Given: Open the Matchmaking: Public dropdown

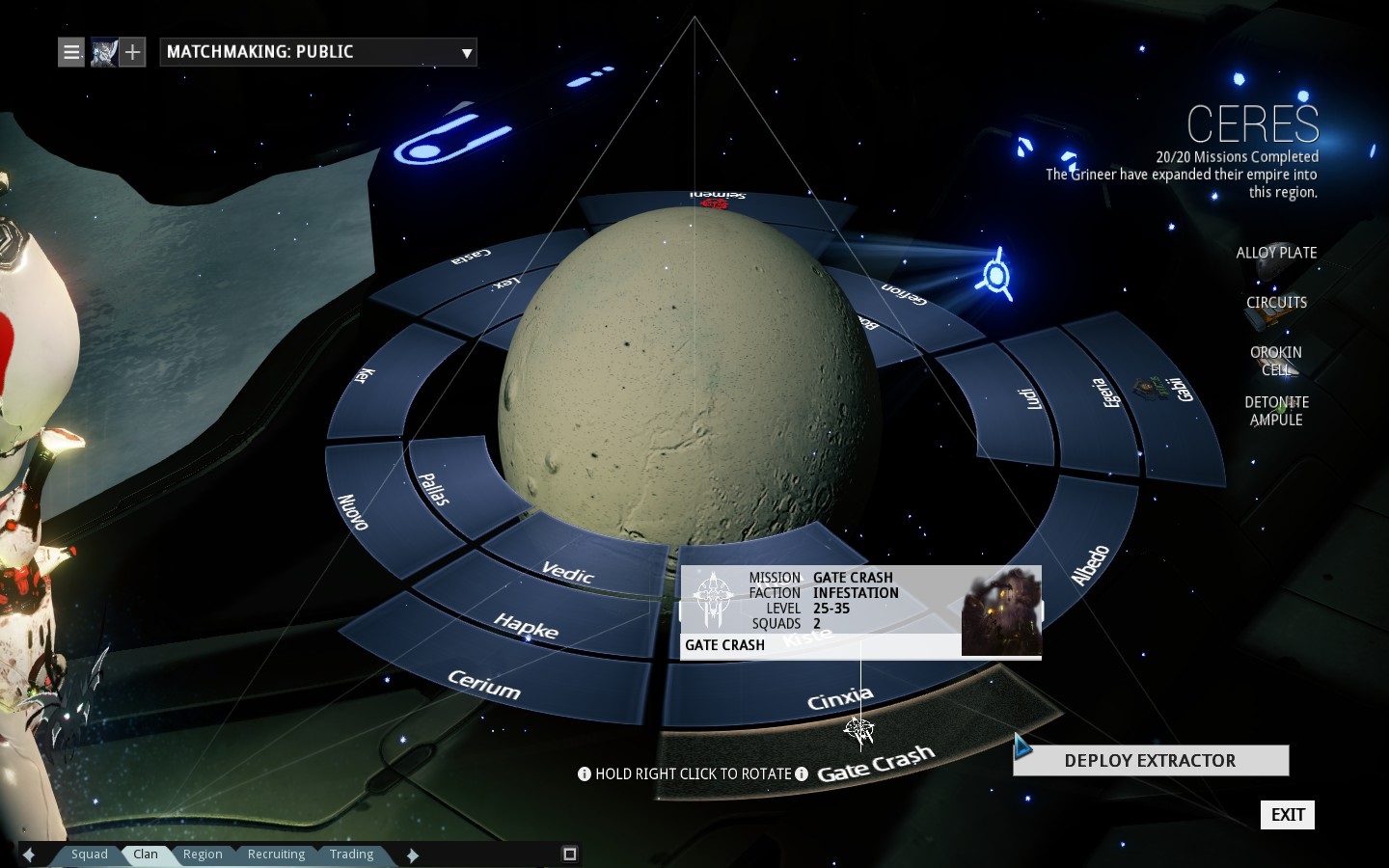Looking at the screenshot, I should click(x=317, y=52).
